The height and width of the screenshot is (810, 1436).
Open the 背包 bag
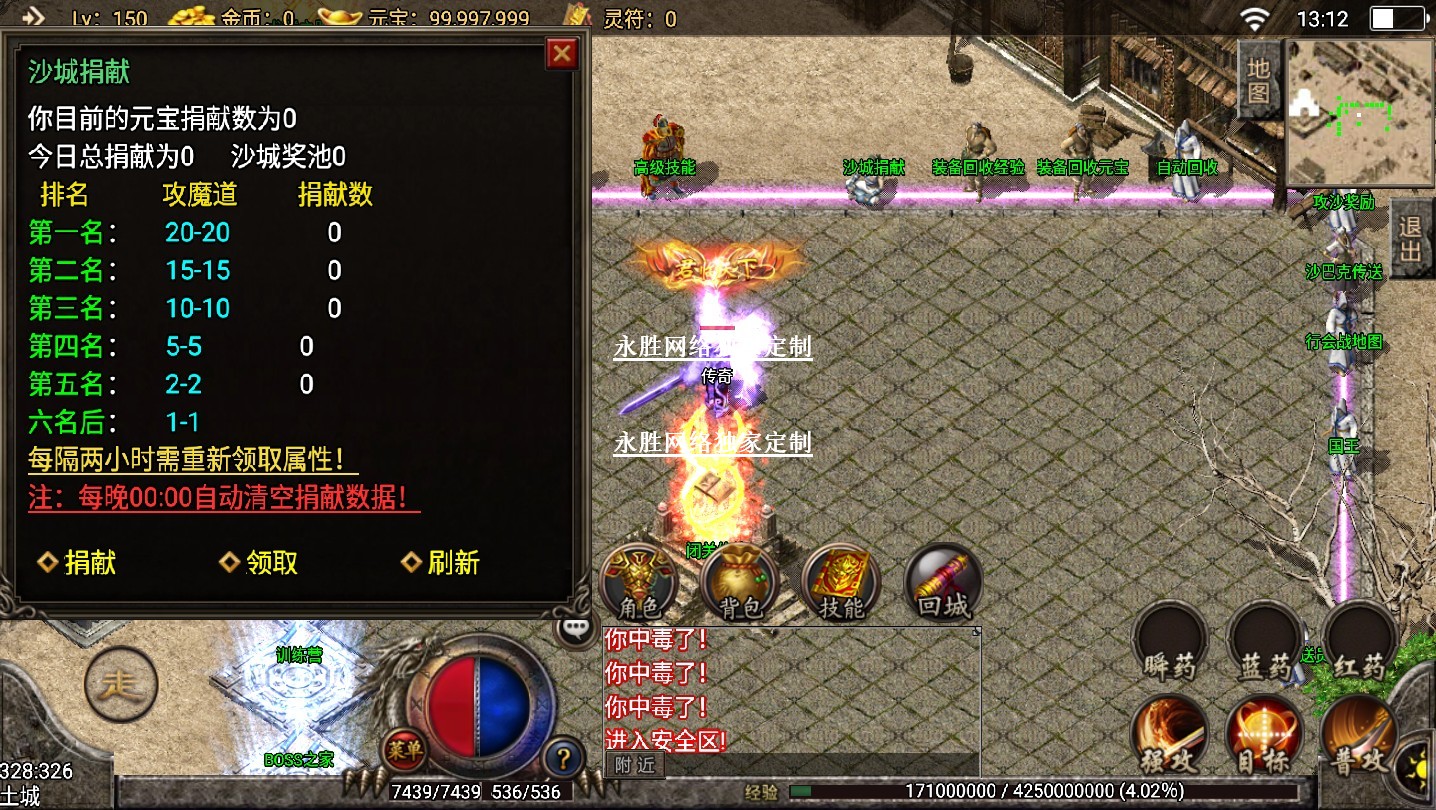click(740, 583)
